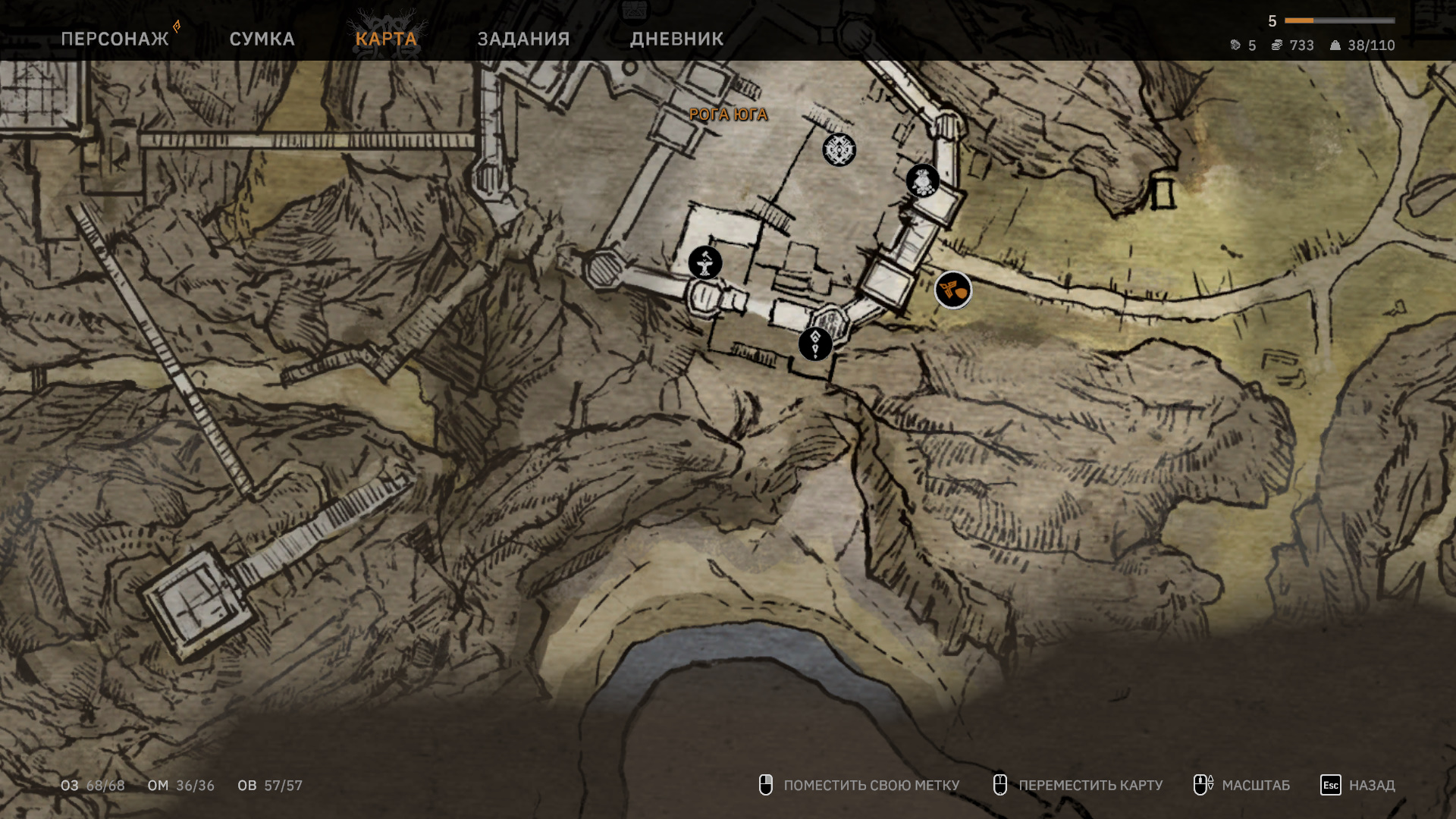Select the rune symbol marker below the gate
The width and height of the screenshot is (1456, 819).
click(x=815, y=344)
